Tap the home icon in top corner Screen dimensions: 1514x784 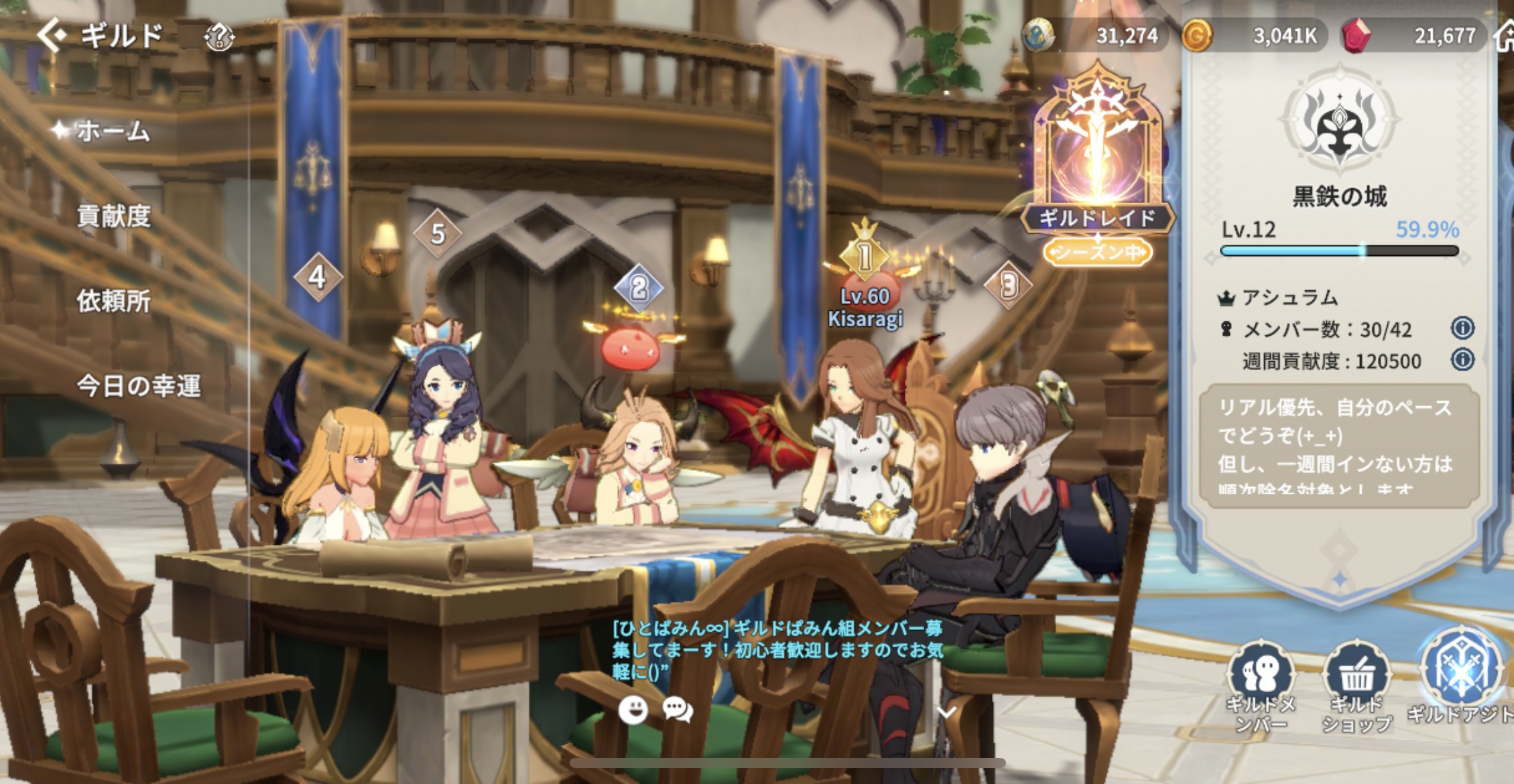(x=1505, y=36)
